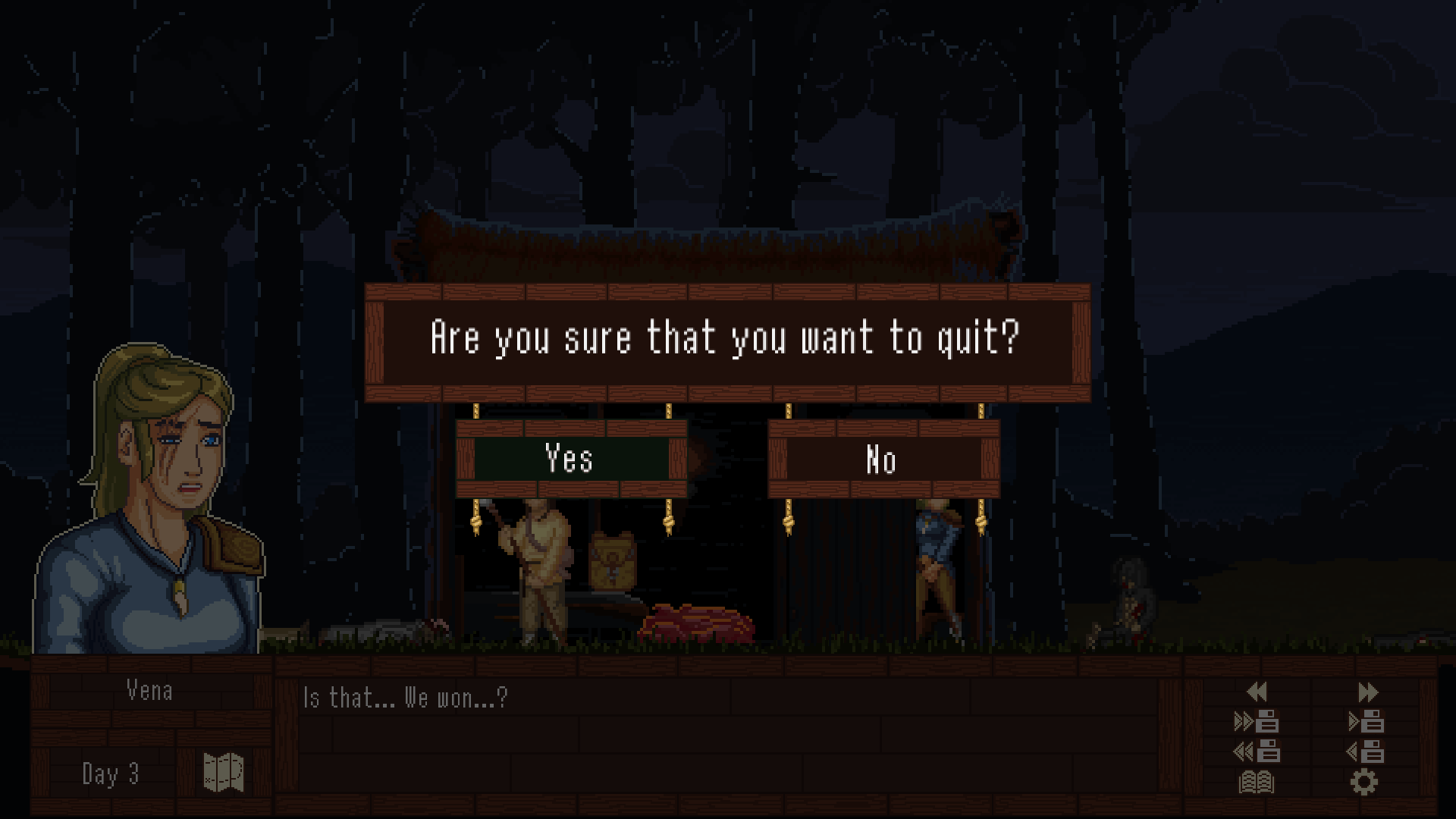Select the double left arrow floppy disk icon
Viewport: 1456px width, 819px height.
(1257, 752)
